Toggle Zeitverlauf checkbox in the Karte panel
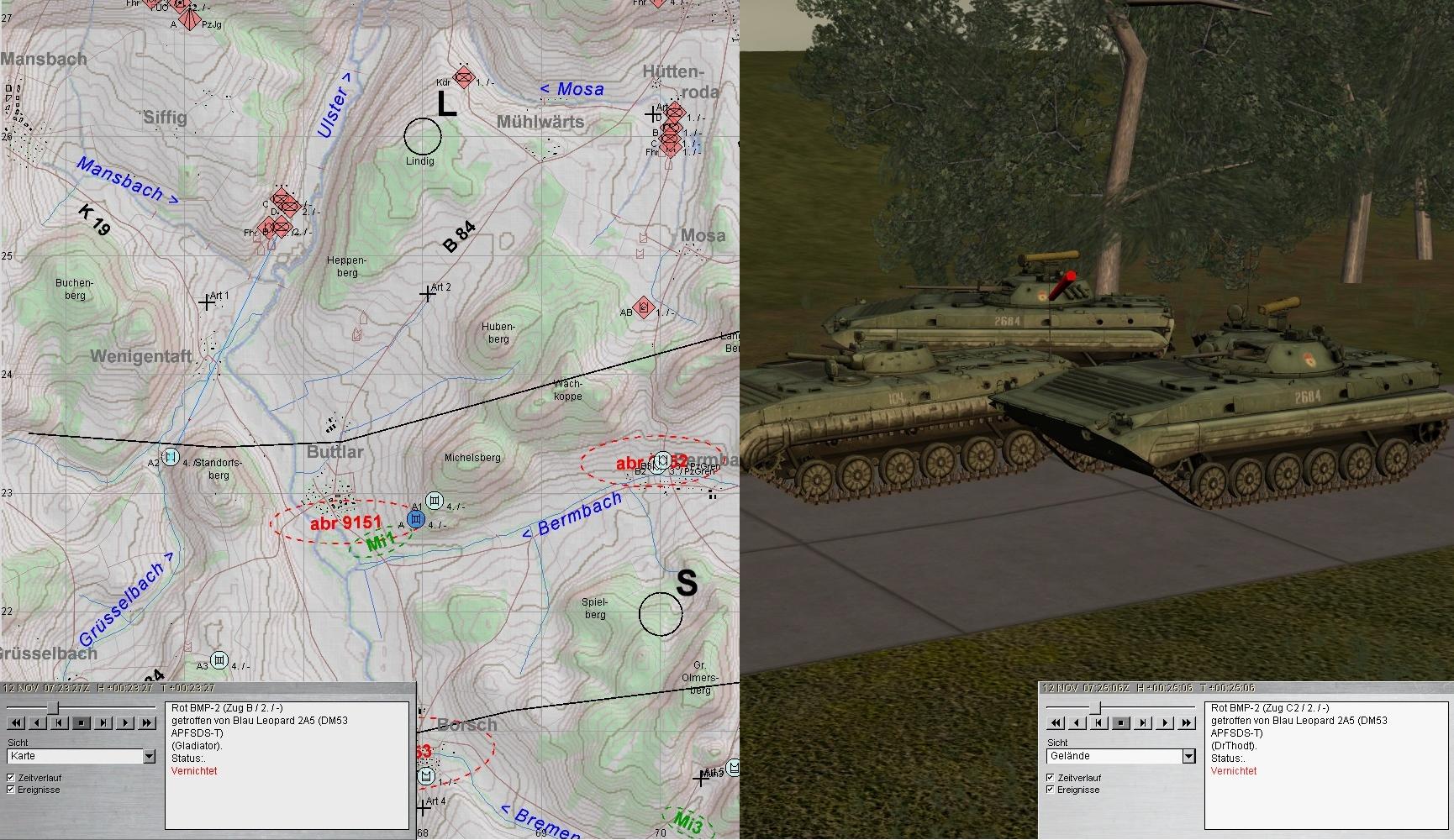The width and height of the screenshot is (1454, 840). point(11,778)
